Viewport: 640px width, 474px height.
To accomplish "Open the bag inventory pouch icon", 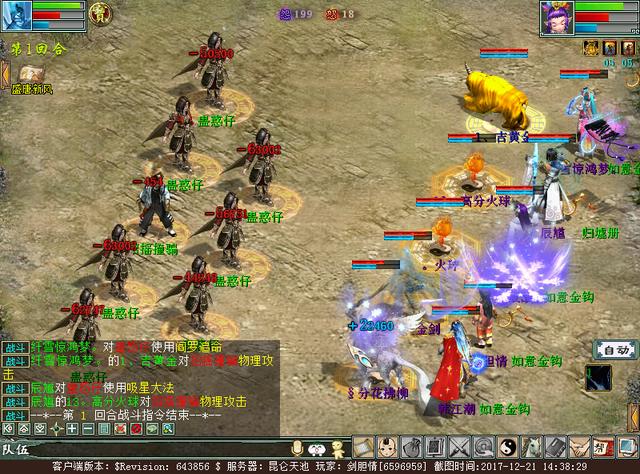I will [x=411, y=447].
